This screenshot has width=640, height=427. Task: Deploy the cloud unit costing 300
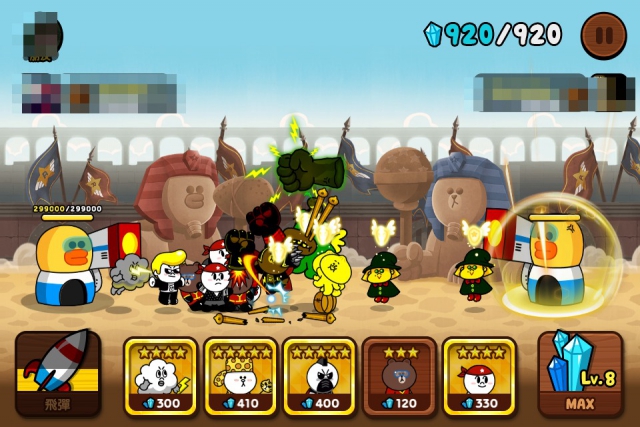click(x=160, y=376)
